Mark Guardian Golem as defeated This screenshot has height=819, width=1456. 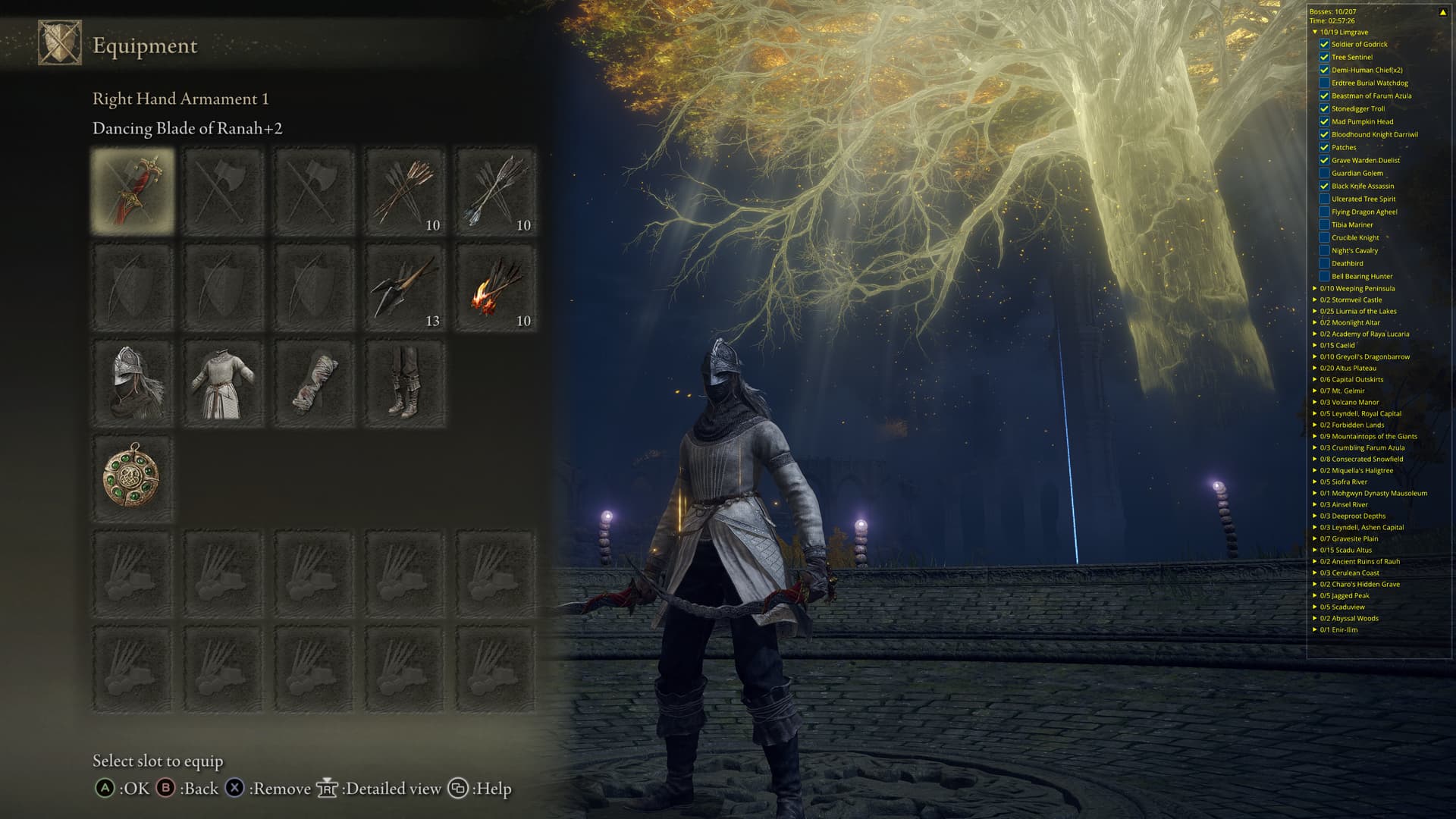point(1324,173)
